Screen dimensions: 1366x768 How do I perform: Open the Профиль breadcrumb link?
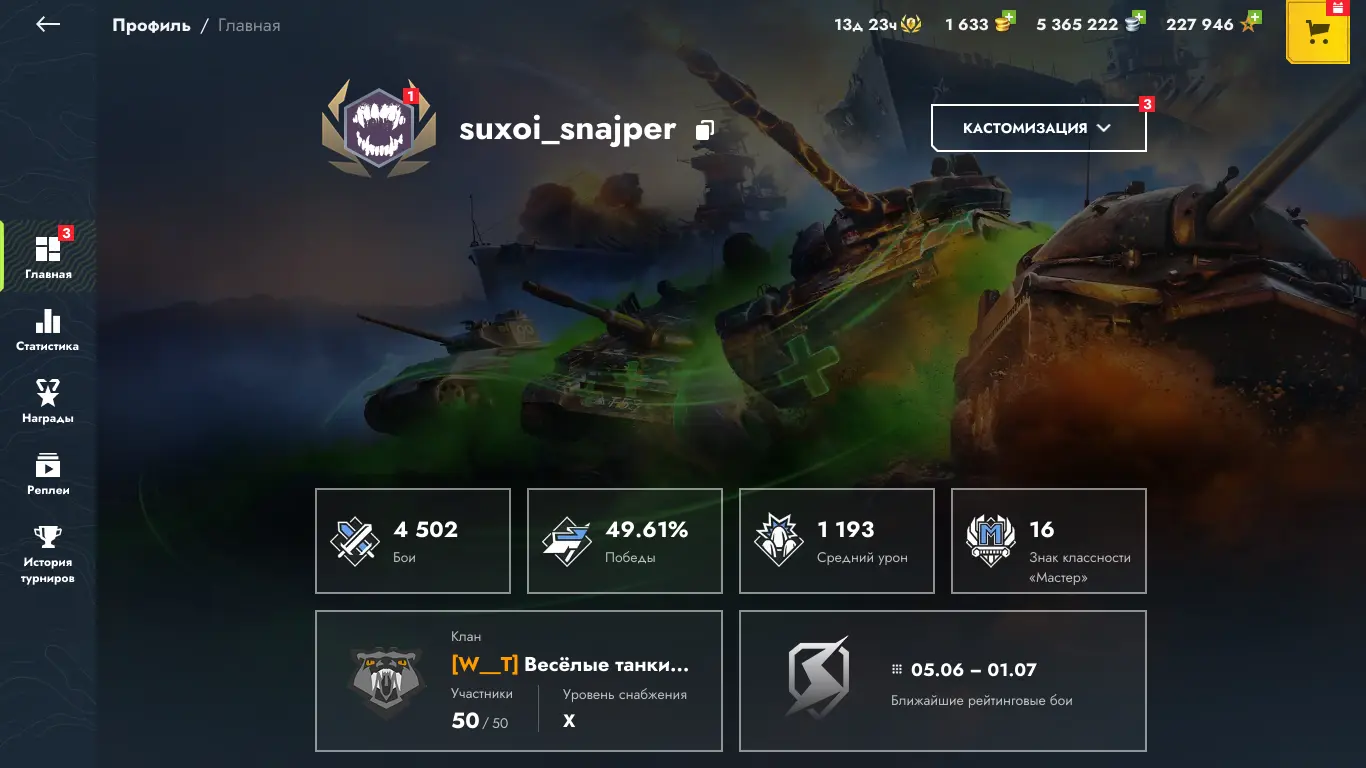pos(151,25)
